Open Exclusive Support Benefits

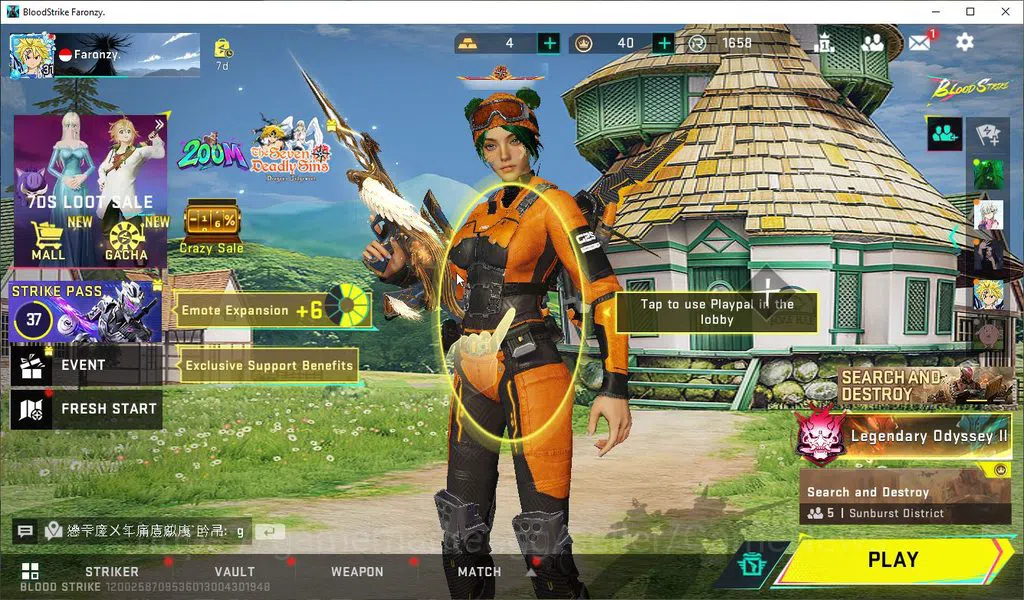[x=268, y=366]
